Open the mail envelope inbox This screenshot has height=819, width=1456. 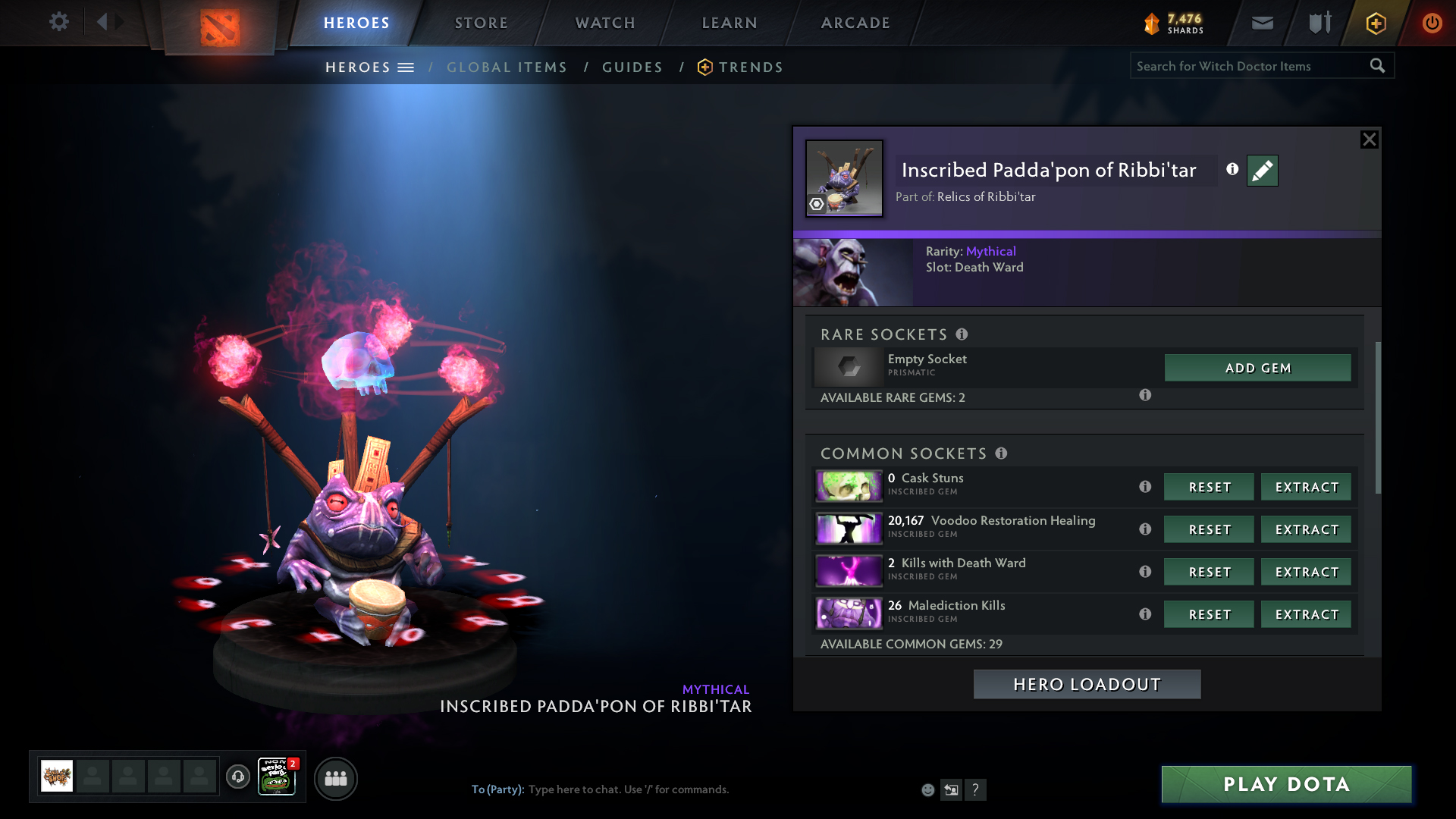point(1262,23)
